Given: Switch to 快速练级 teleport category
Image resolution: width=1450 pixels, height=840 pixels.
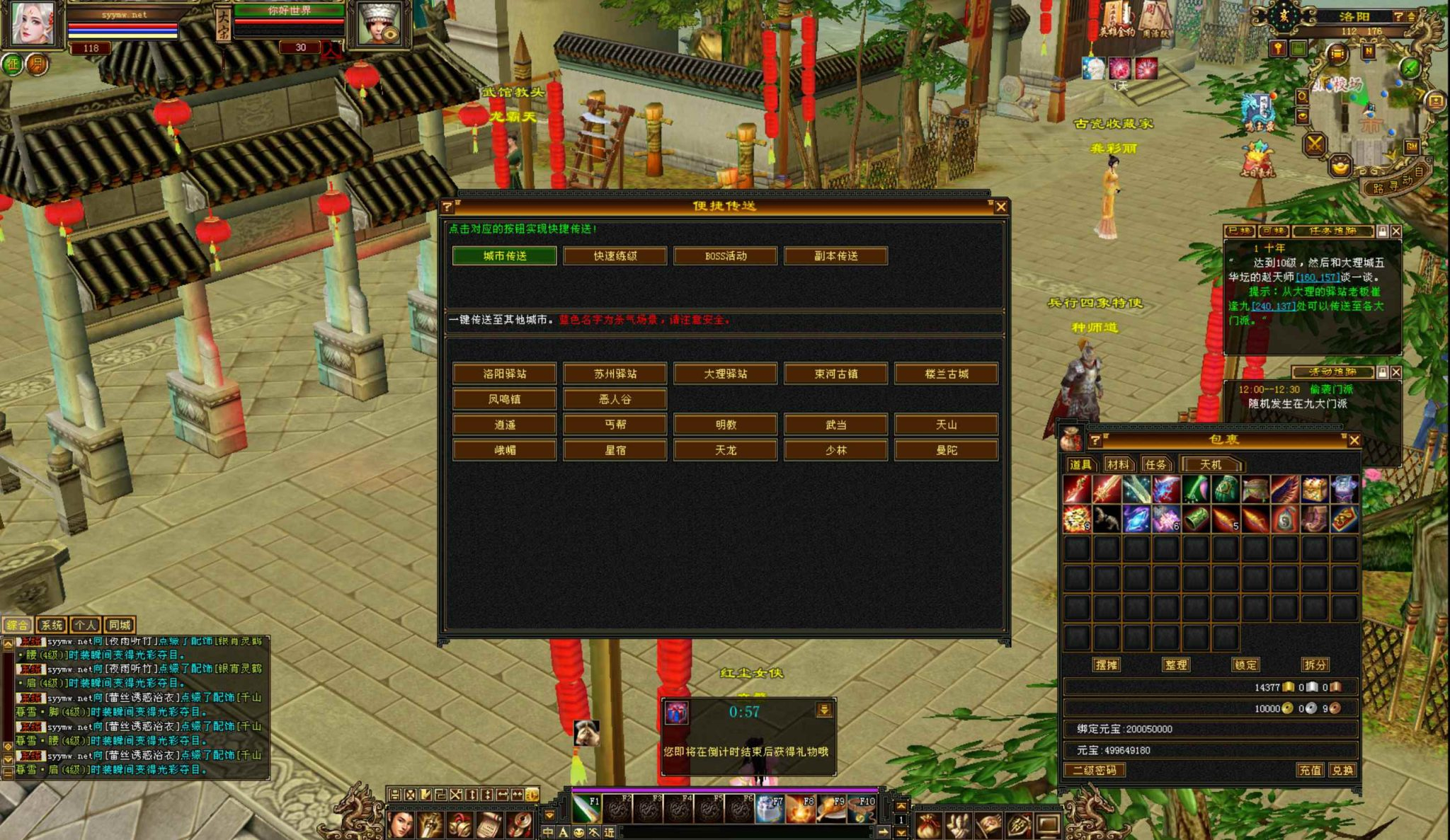Looking at the screenshot, I should point(615,255).
